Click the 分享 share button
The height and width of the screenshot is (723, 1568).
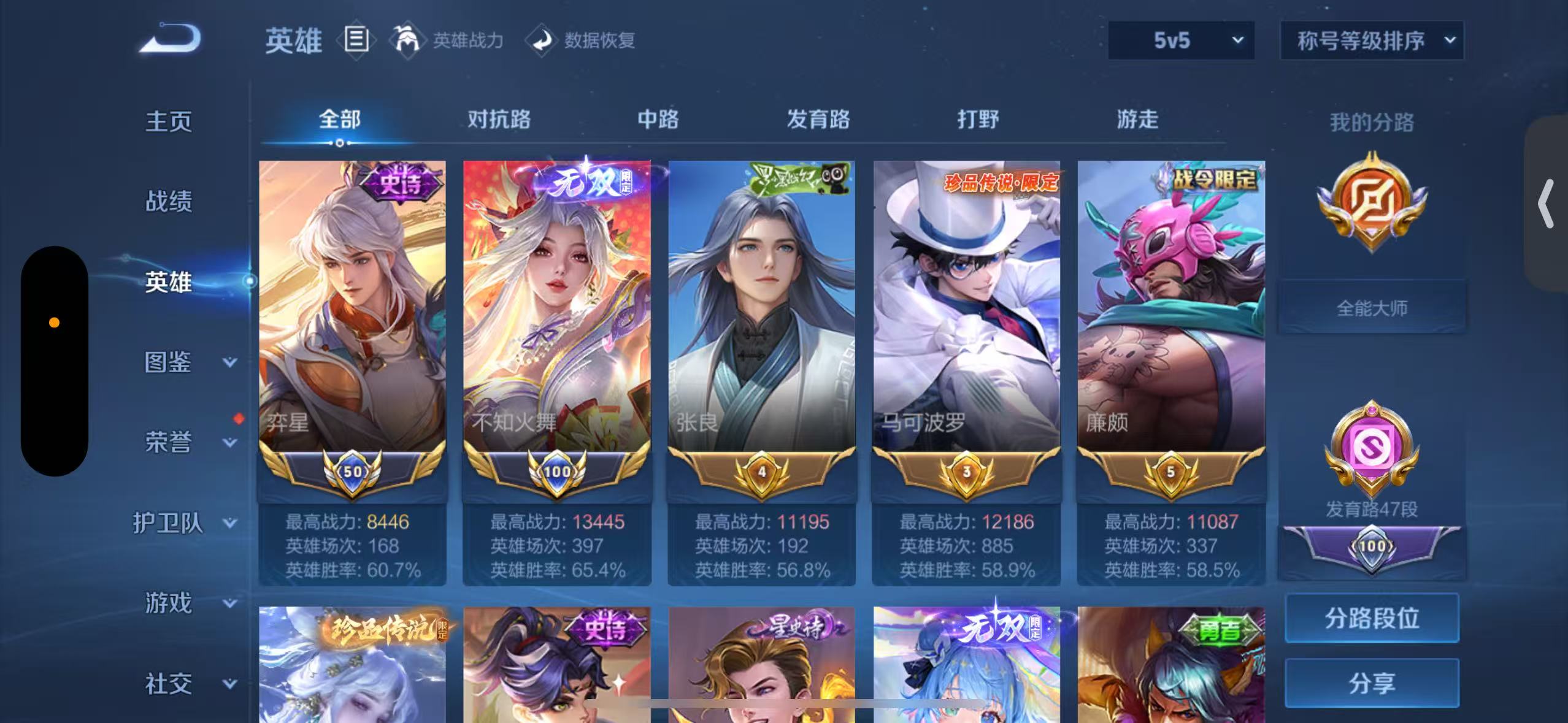coord(1372,683)
